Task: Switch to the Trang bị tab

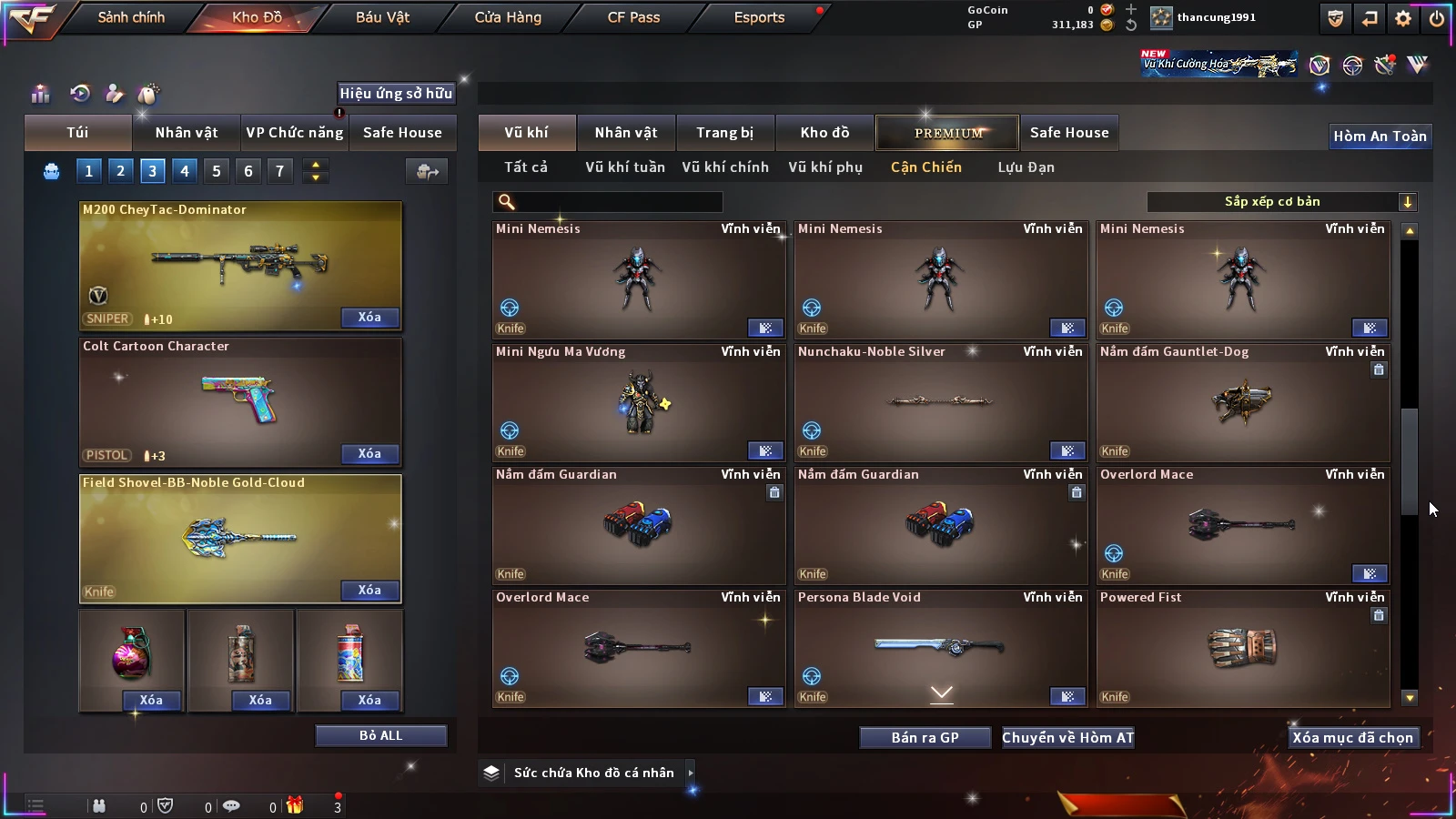Action: point(724,133)
